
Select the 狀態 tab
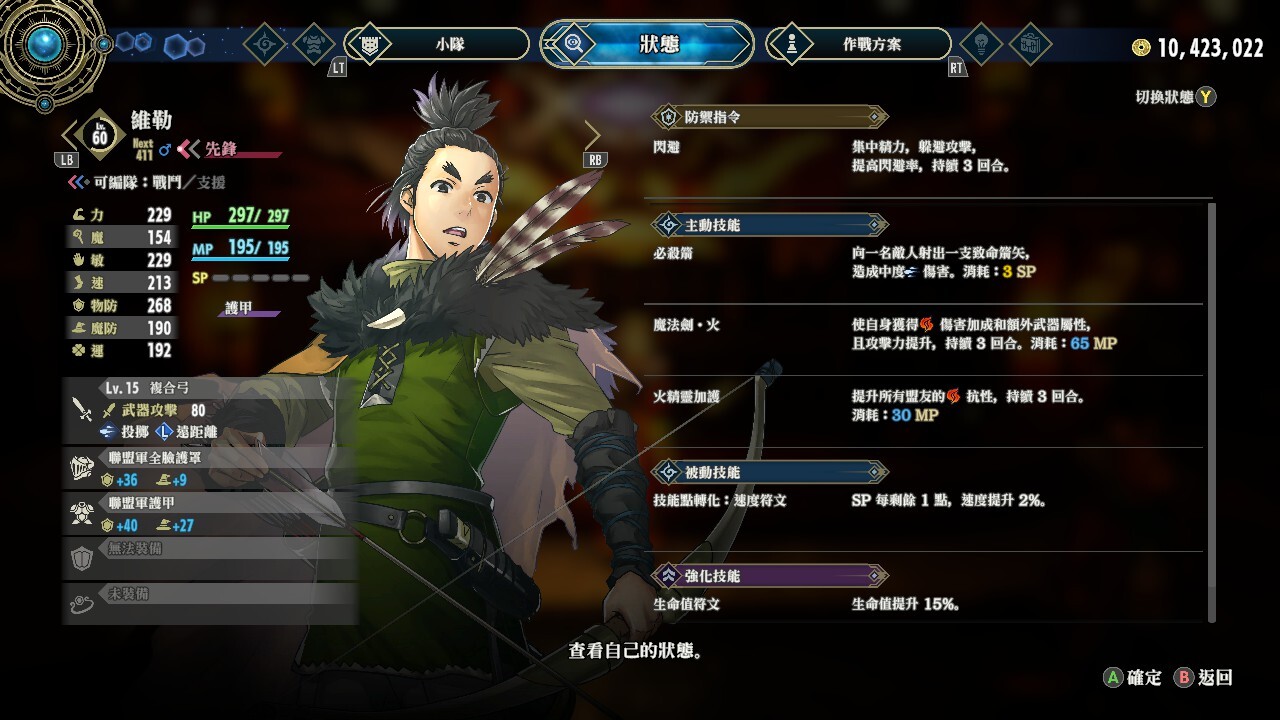pyautogui.click(x=647, y=44)
